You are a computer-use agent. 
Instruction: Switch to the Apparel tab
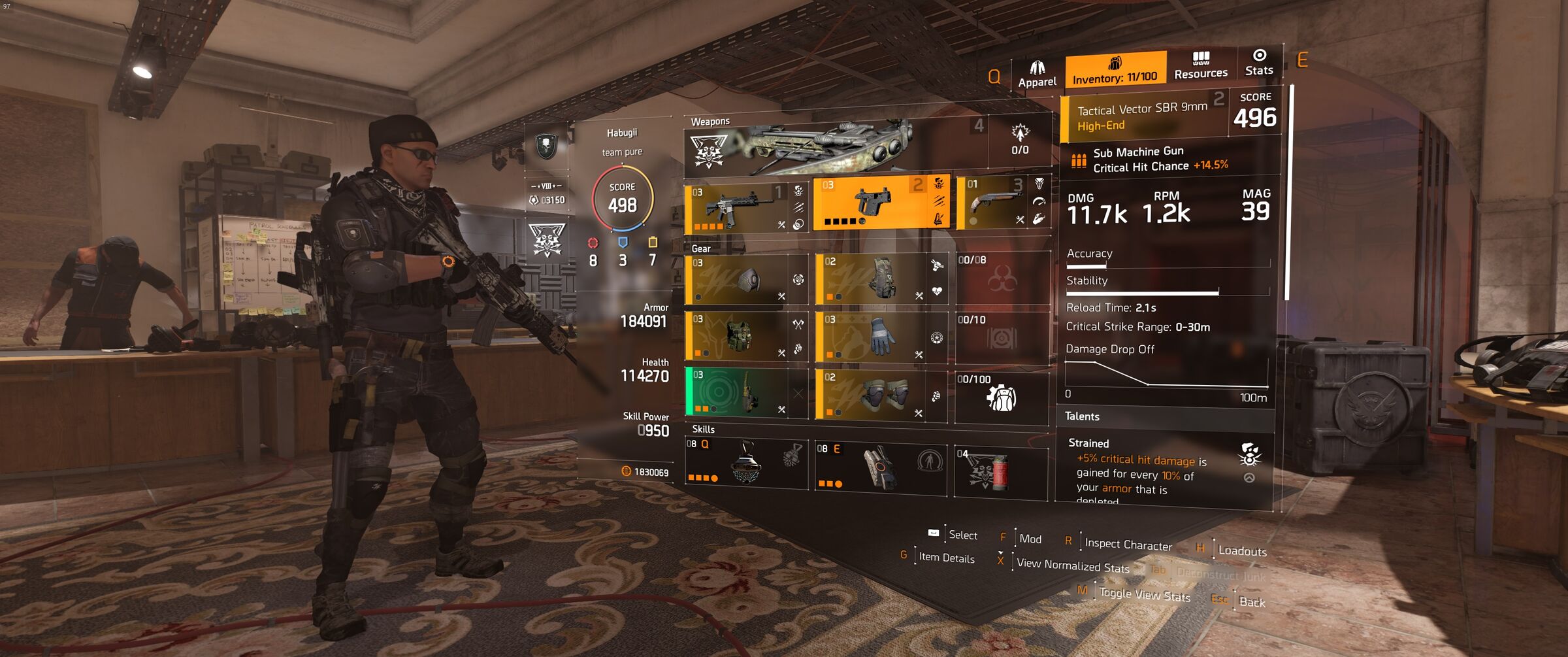[1037, 75]
